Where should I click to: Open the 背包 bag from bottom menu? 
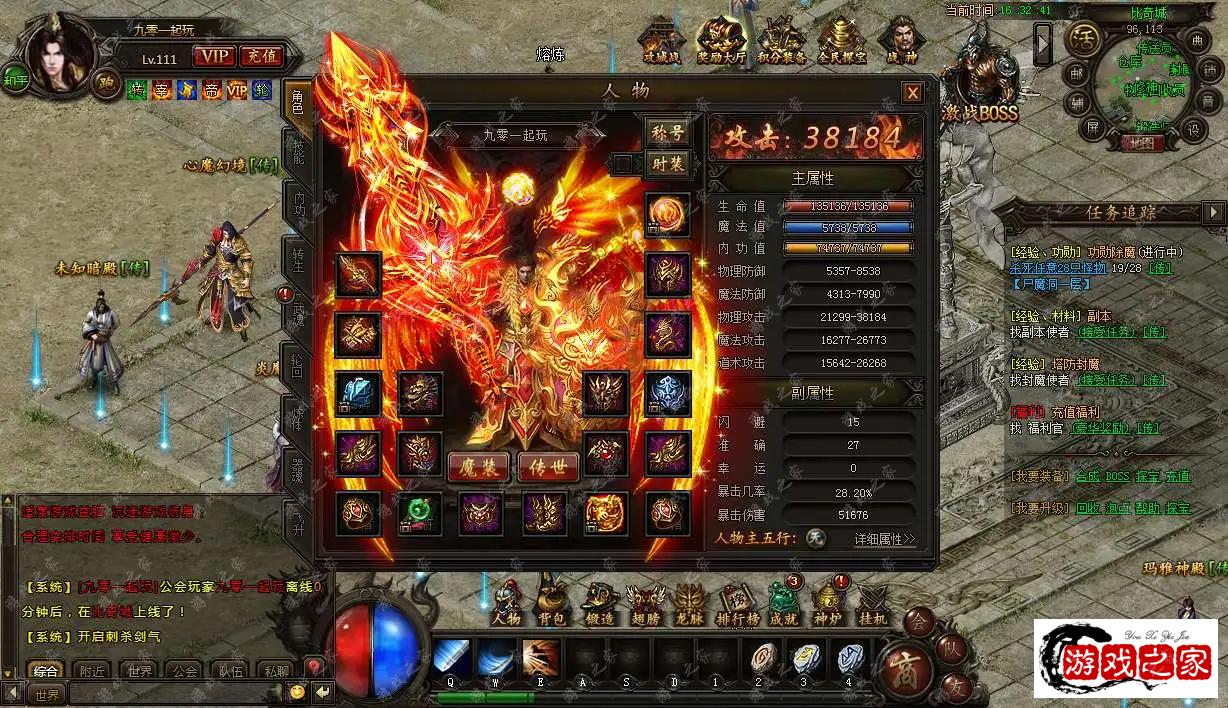(551, 602)
